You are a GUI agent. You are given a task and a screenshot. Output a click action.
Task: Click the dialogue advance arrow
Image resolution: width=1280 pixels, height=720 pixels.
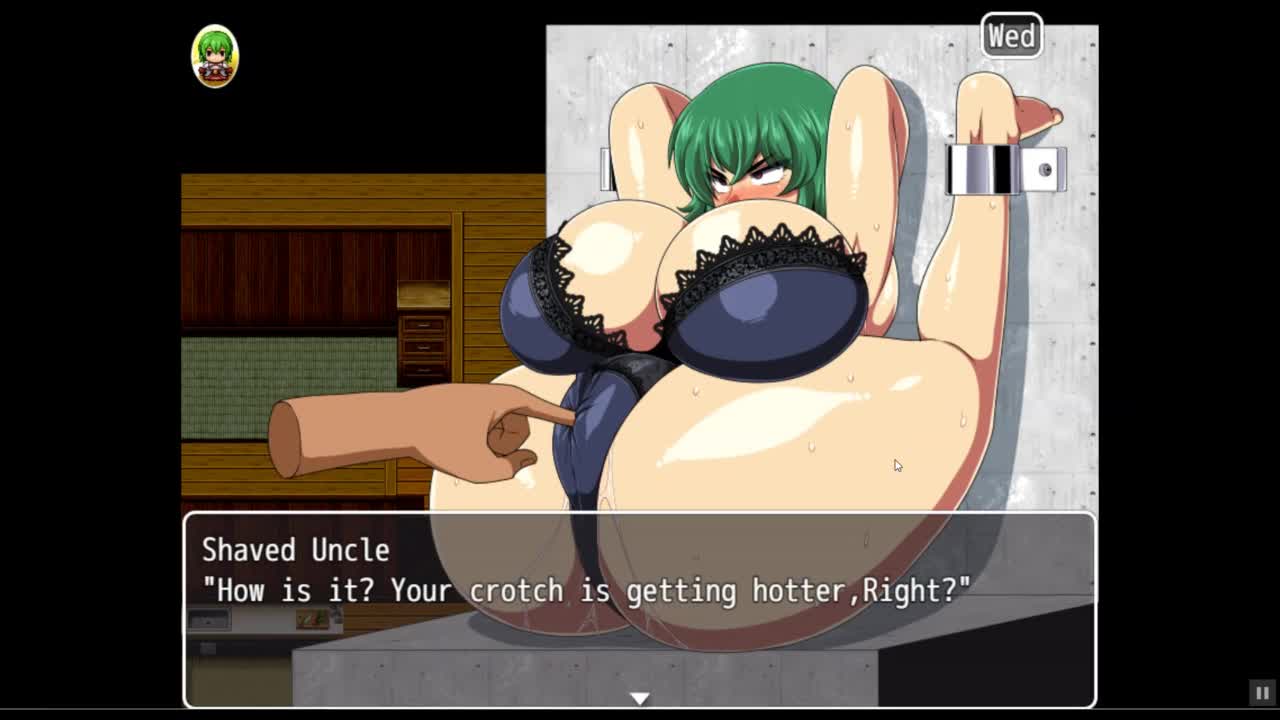640,698
